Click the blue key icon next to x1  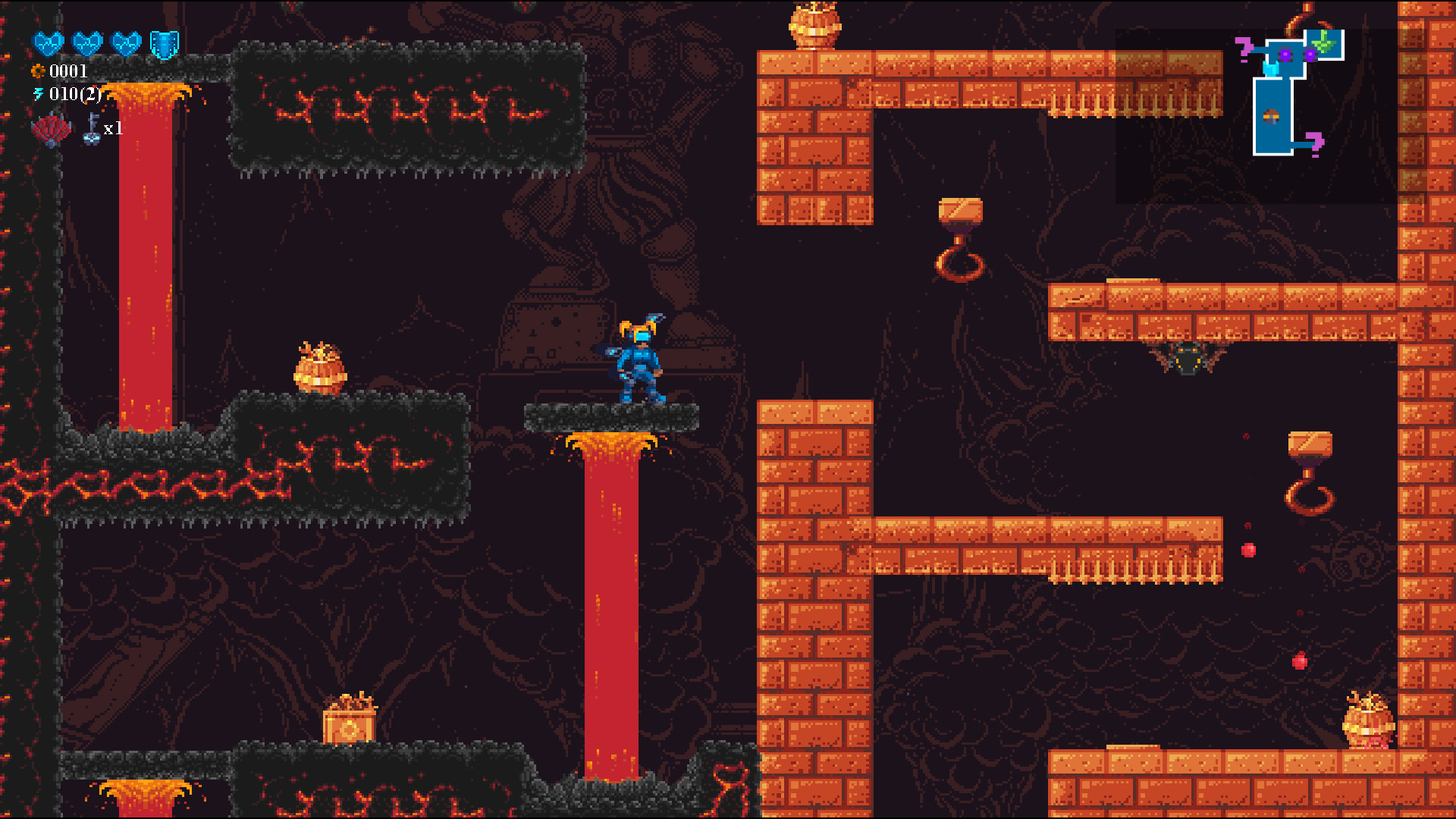(x=91, y=128)
